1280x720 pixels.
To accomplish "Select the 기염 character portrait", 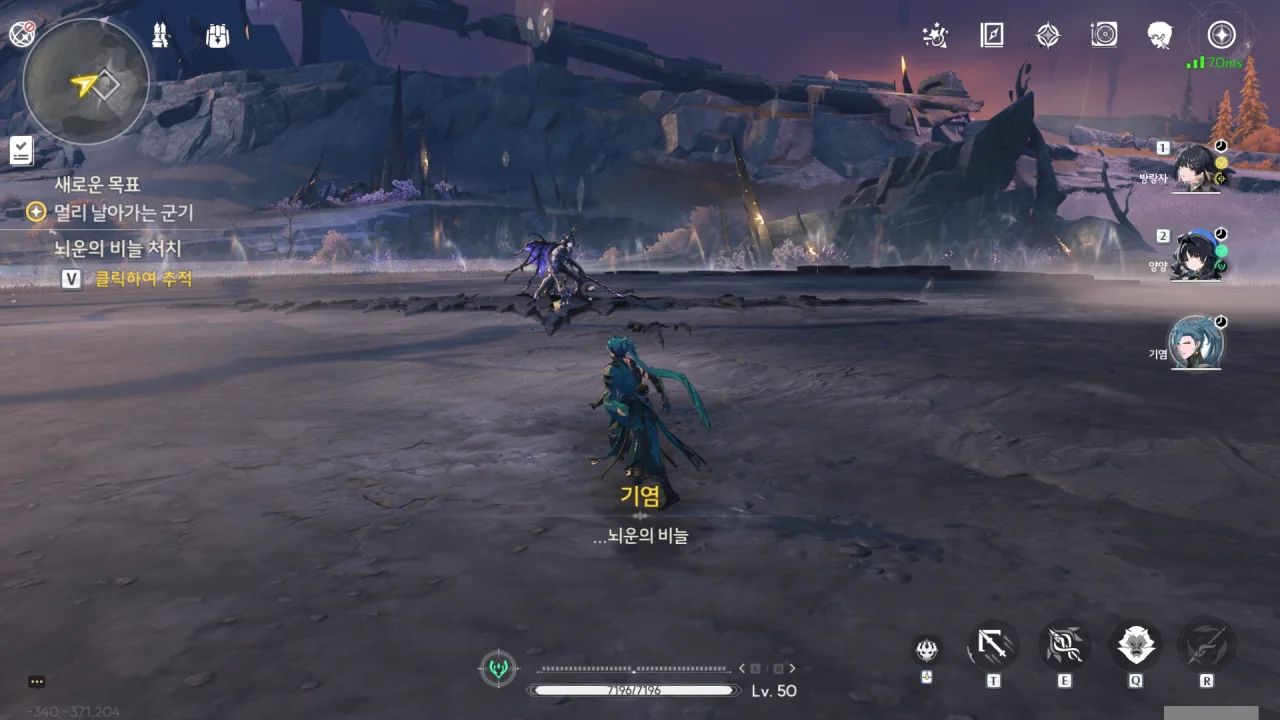I will (x=1196, y=343).
